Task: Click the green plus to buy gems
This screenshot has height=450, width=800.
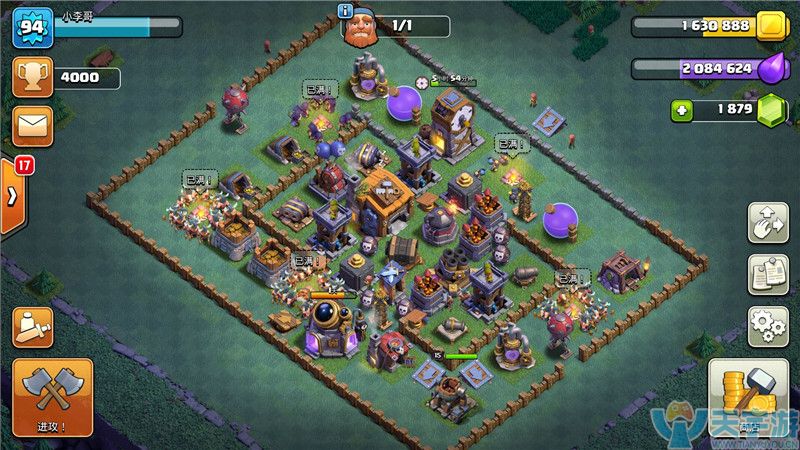Action: (682, 110)
